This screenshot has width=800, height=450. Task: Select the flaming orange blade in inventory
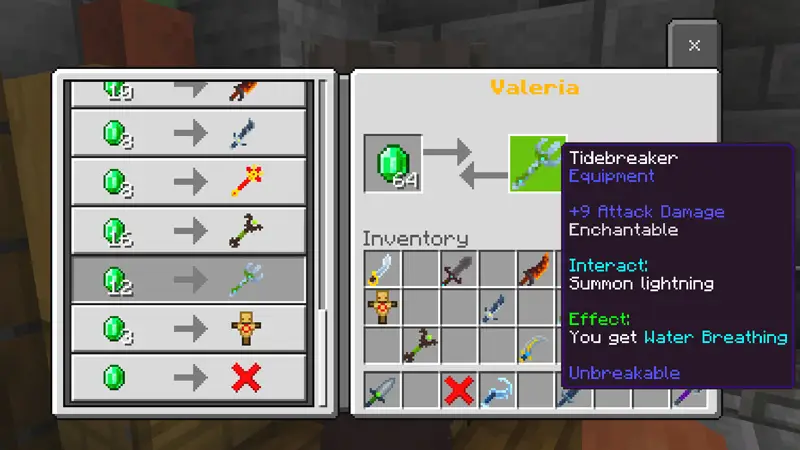pos(534,270)
